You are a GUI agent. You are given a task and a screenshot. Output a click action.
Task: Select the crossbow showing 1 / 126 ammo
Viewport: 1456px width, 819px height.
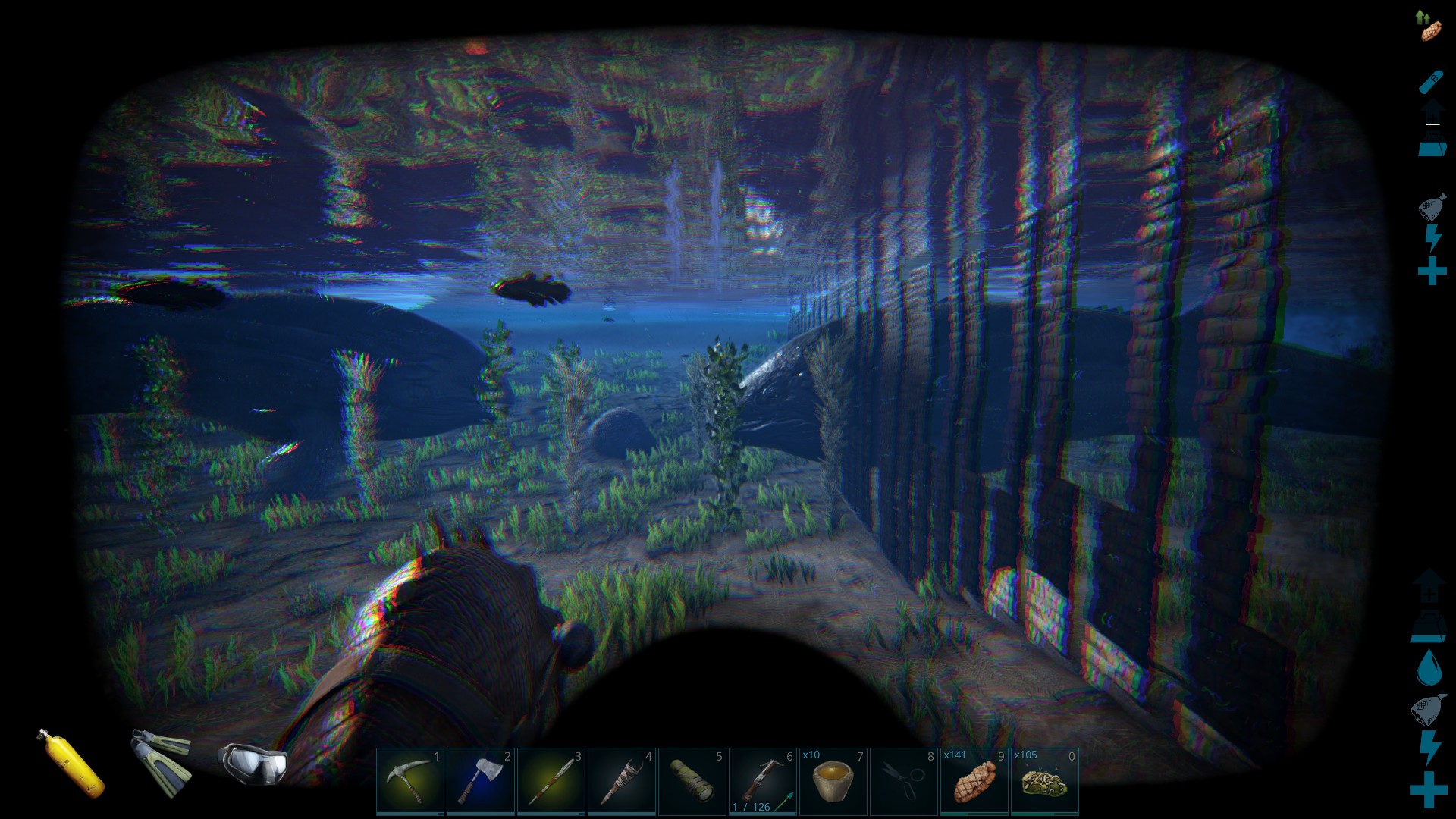coord(763,780)
